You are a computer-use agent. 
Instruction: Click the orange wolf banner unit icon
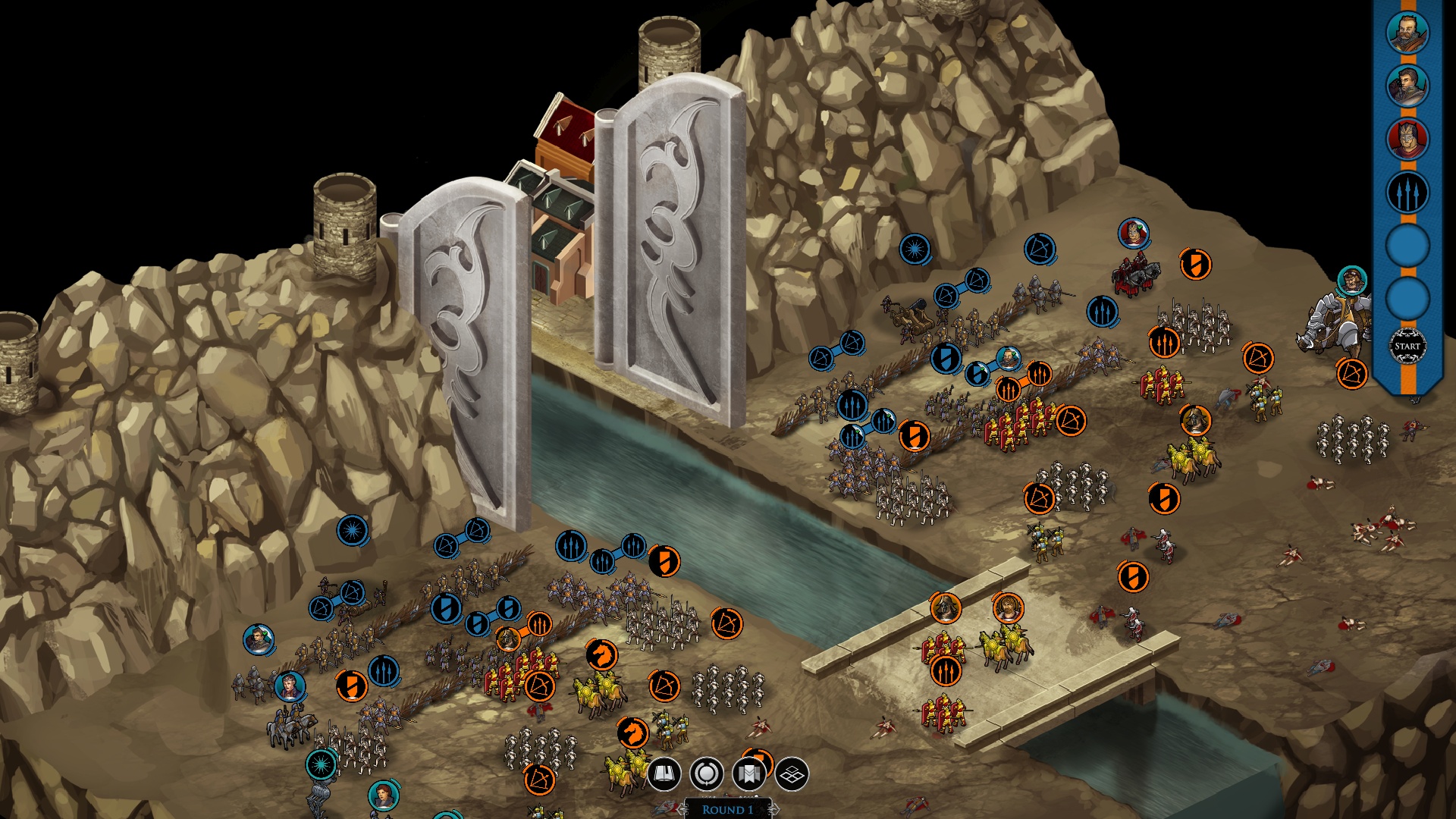pos(602,654)
